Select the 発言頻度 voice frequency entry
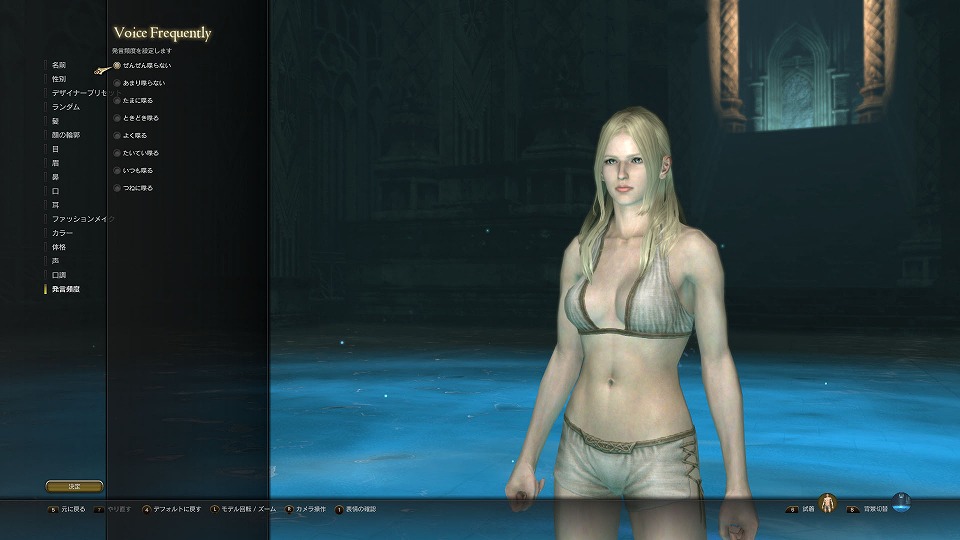The height and width of the screenshot is (540, 960). 66,289
